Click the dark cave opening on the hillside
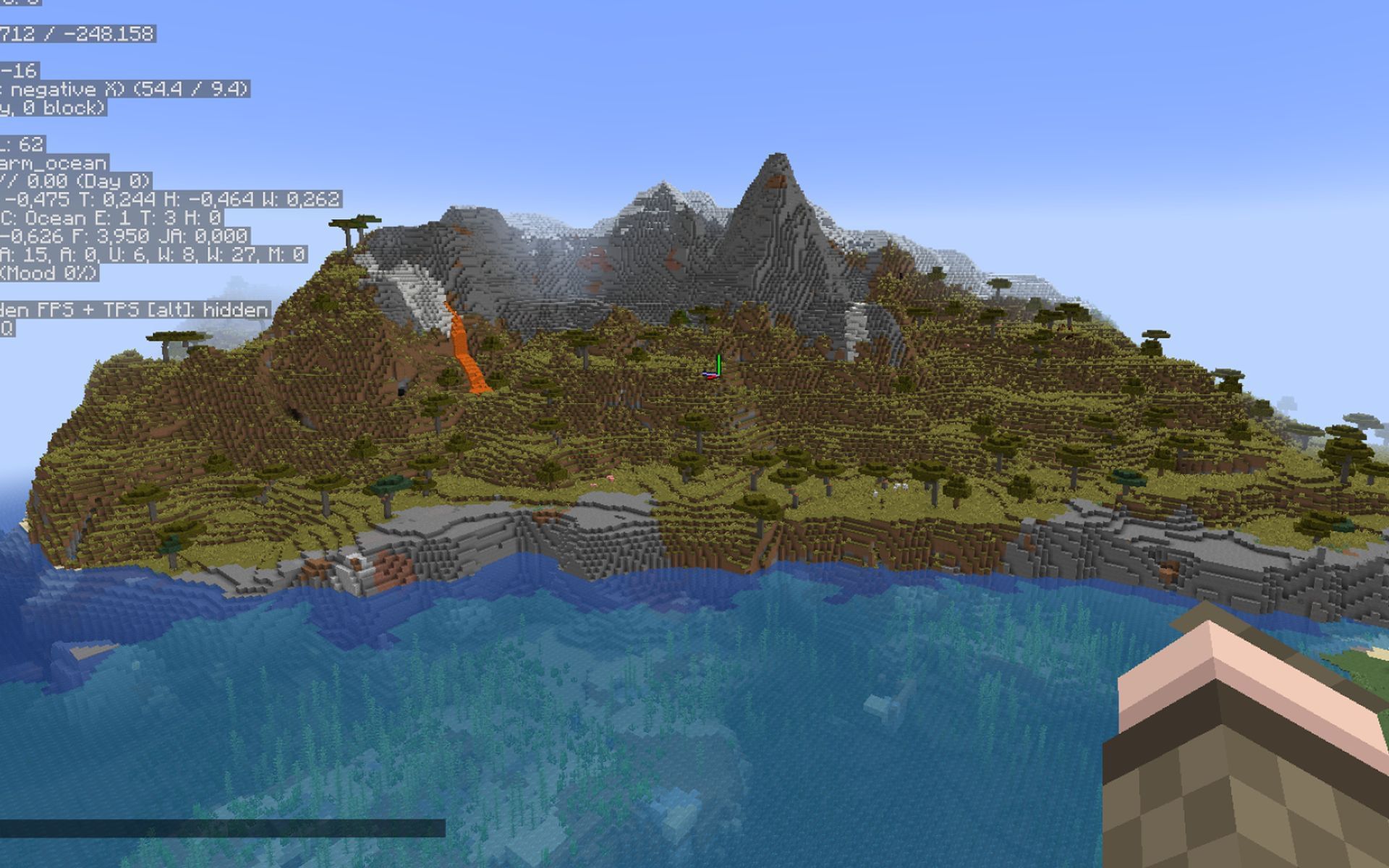1389x868 pixels. 401,392
